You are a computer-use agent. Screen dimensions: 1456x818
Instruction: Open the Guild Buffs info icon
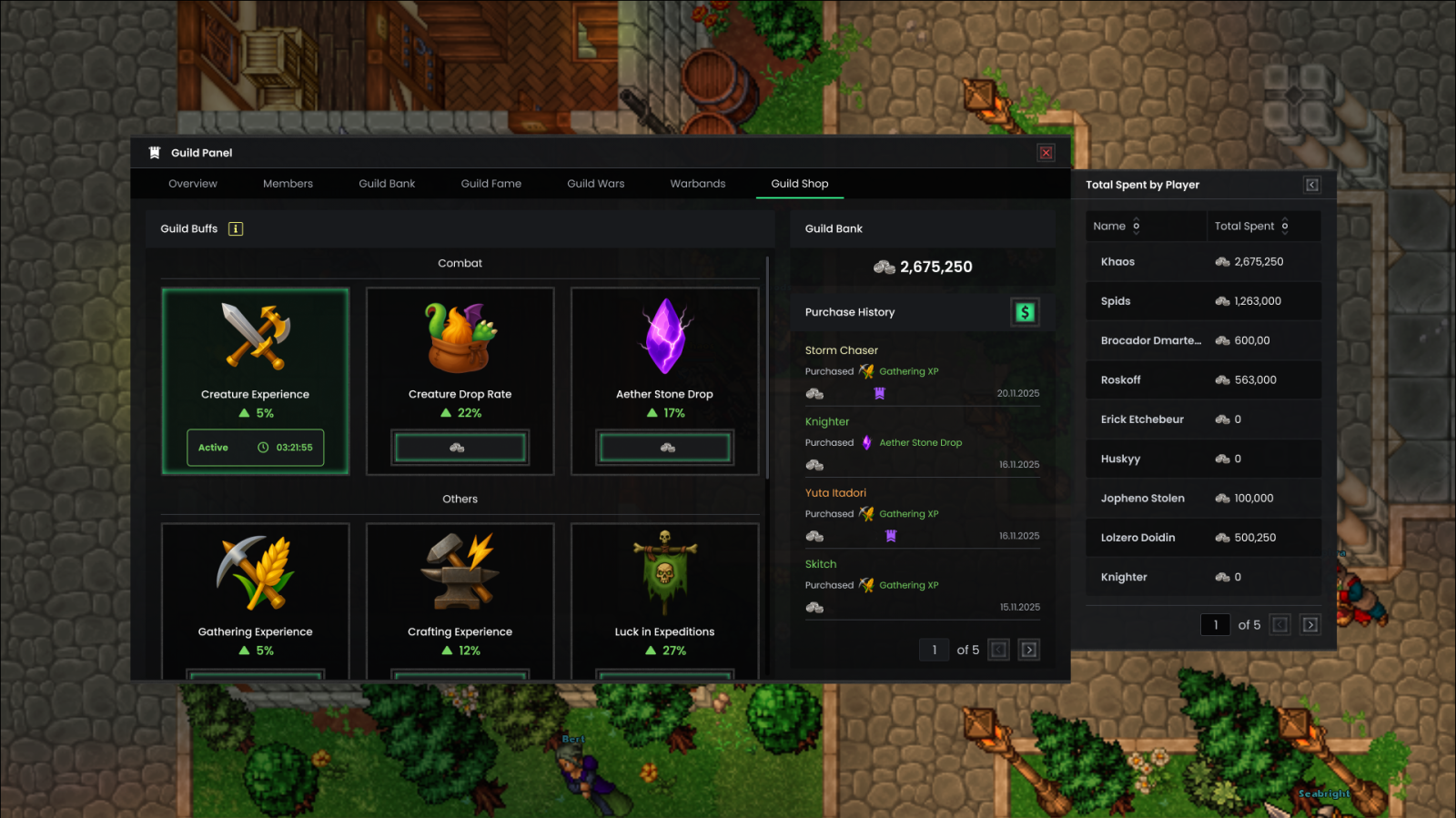tap(236, 228)
